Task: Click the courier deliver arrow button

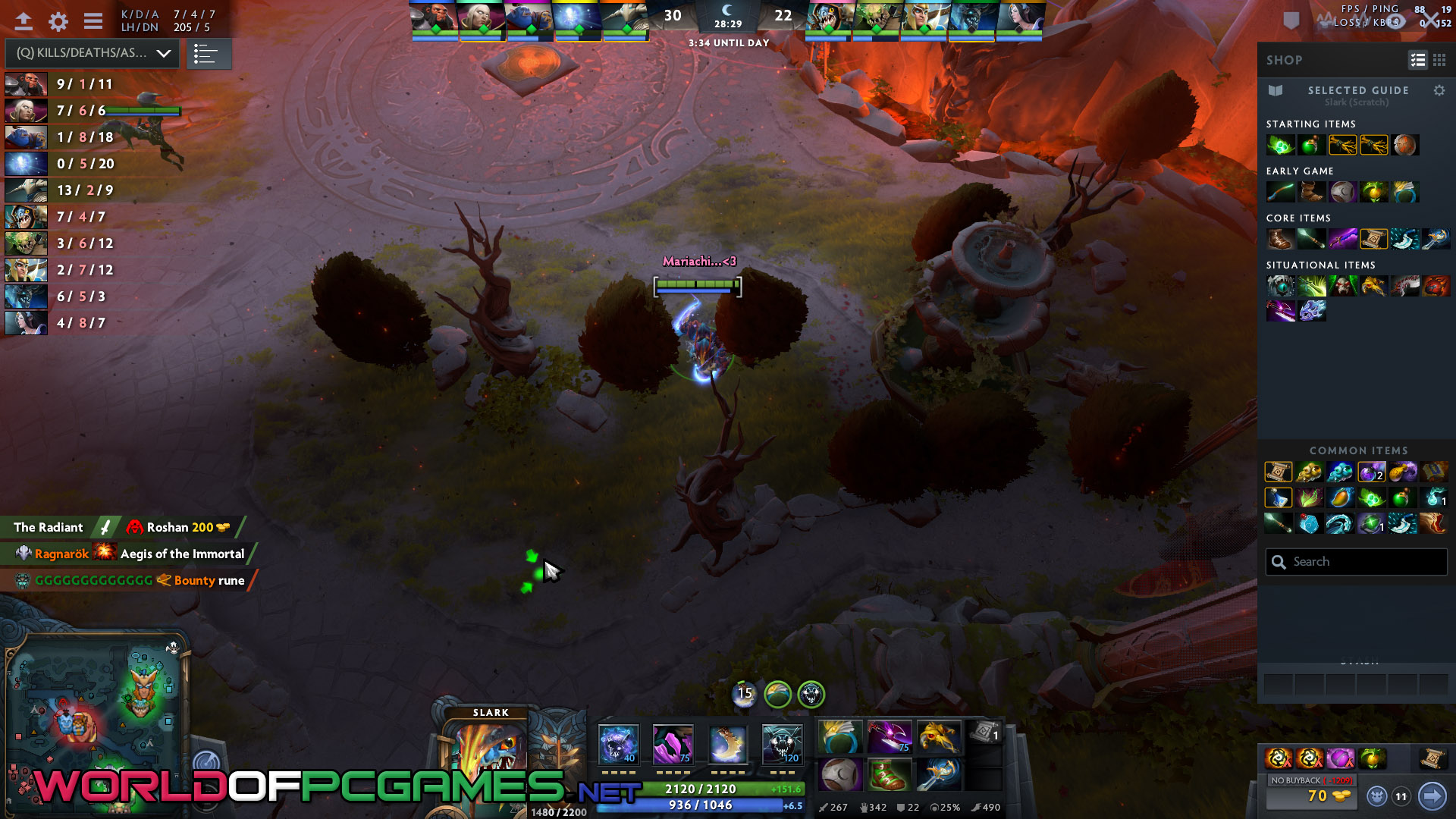Action: [x=1432, y=795]
